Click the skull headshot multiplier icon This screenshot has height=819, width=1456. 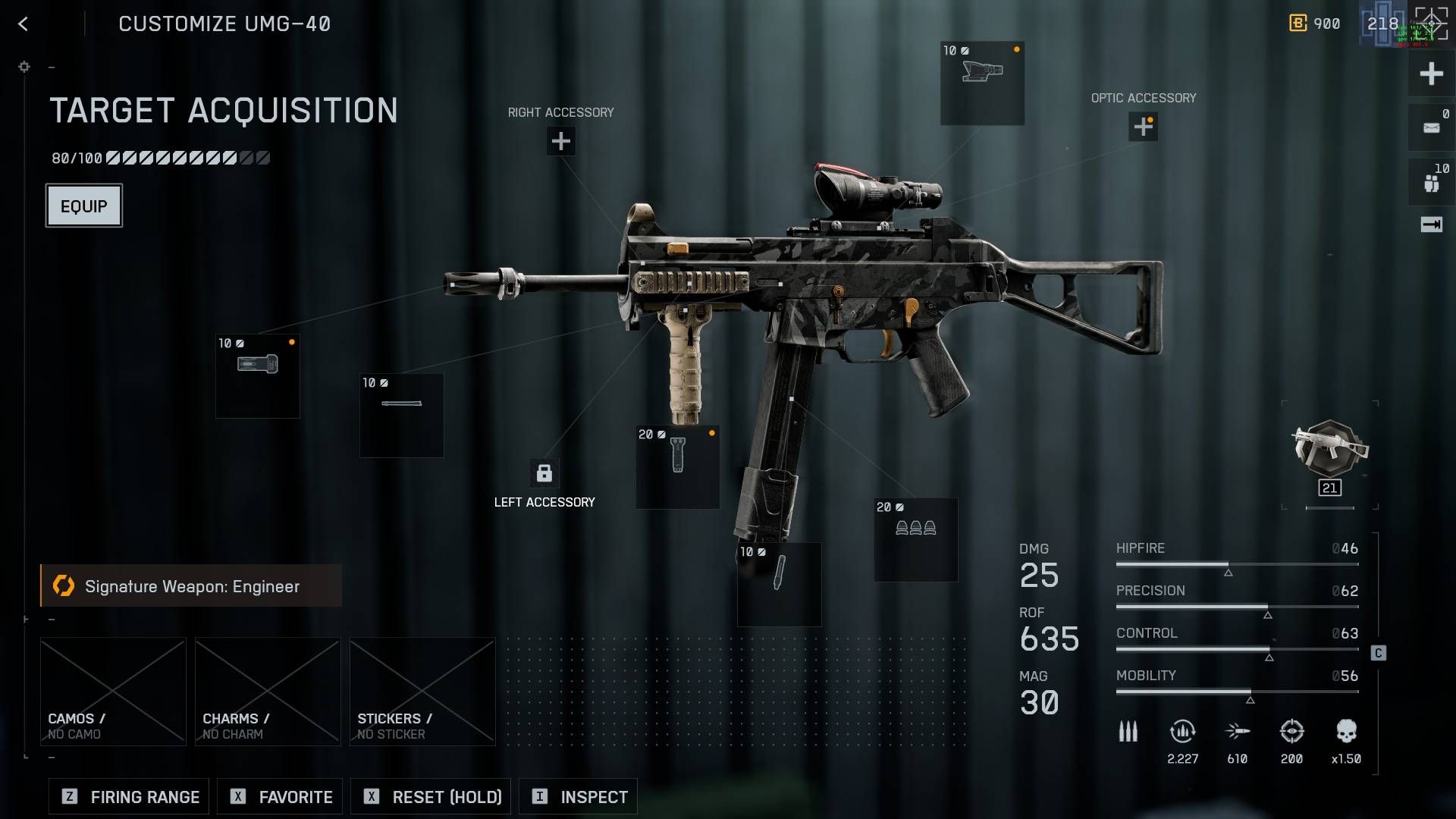[x=1347, y=730]
